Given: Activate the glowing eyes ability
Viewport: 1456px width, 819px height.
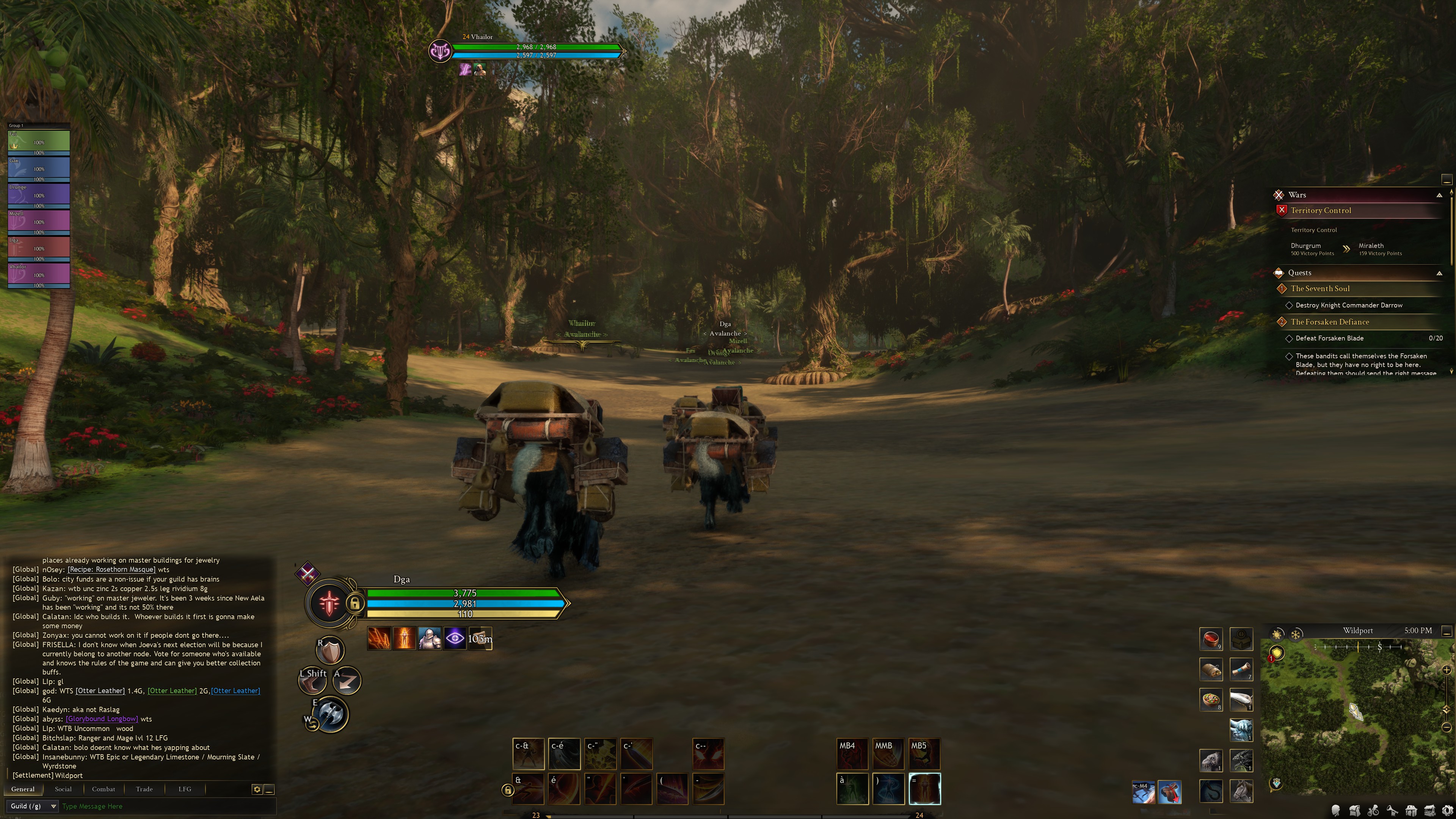Looking at the screenshot, I should pos(708,754).
